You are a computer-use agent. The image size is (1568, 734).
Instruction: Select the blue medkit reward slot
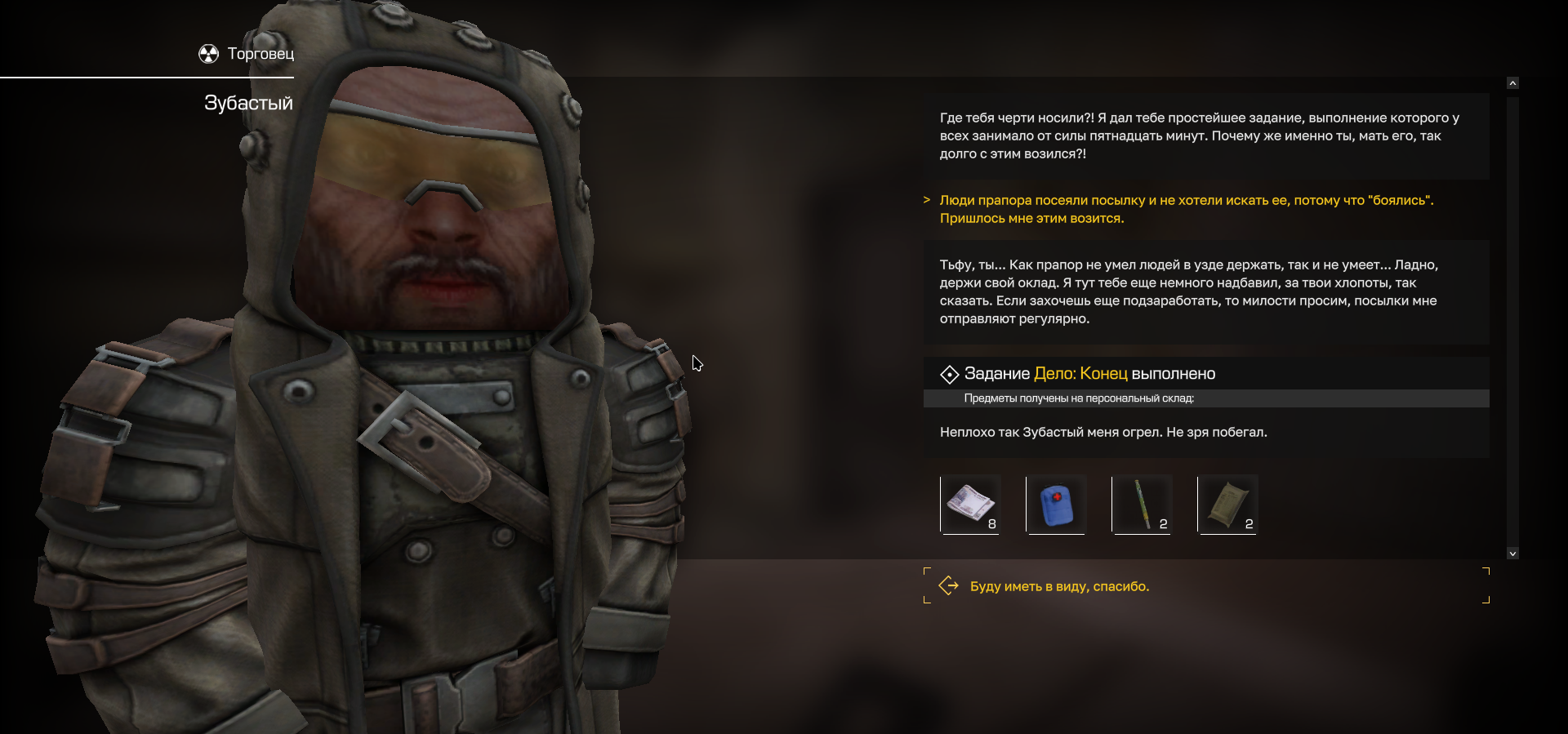(x=1056, y=504)
